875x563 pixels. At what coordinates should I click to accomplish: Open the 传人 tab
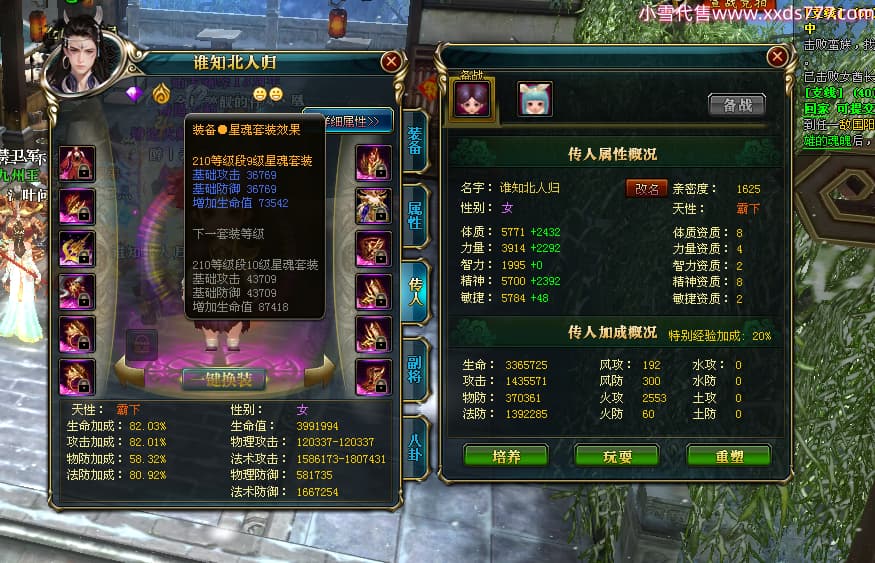click(x=415, y=290)
